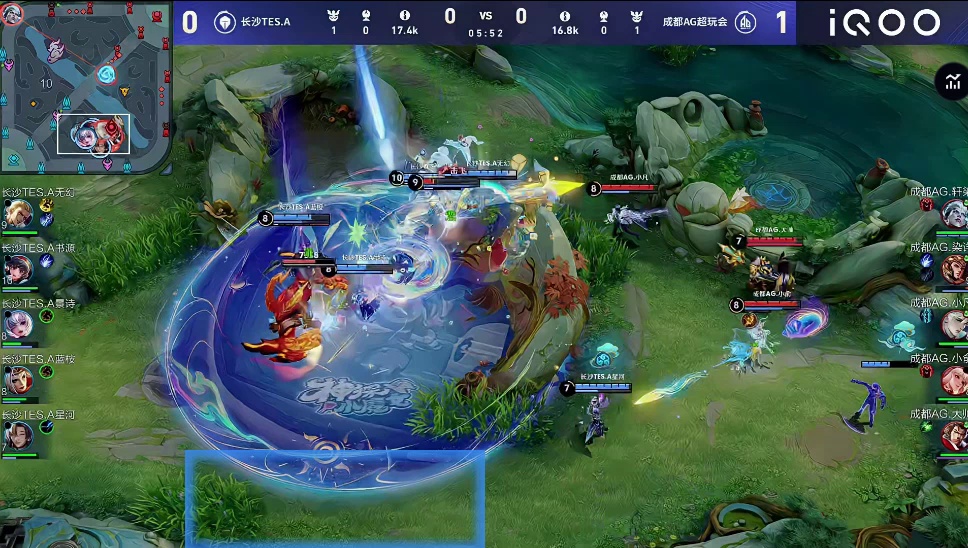Click the iQOO sponsor logo
The height and width of the screenshot is (548, 968).
coord(883,22)
